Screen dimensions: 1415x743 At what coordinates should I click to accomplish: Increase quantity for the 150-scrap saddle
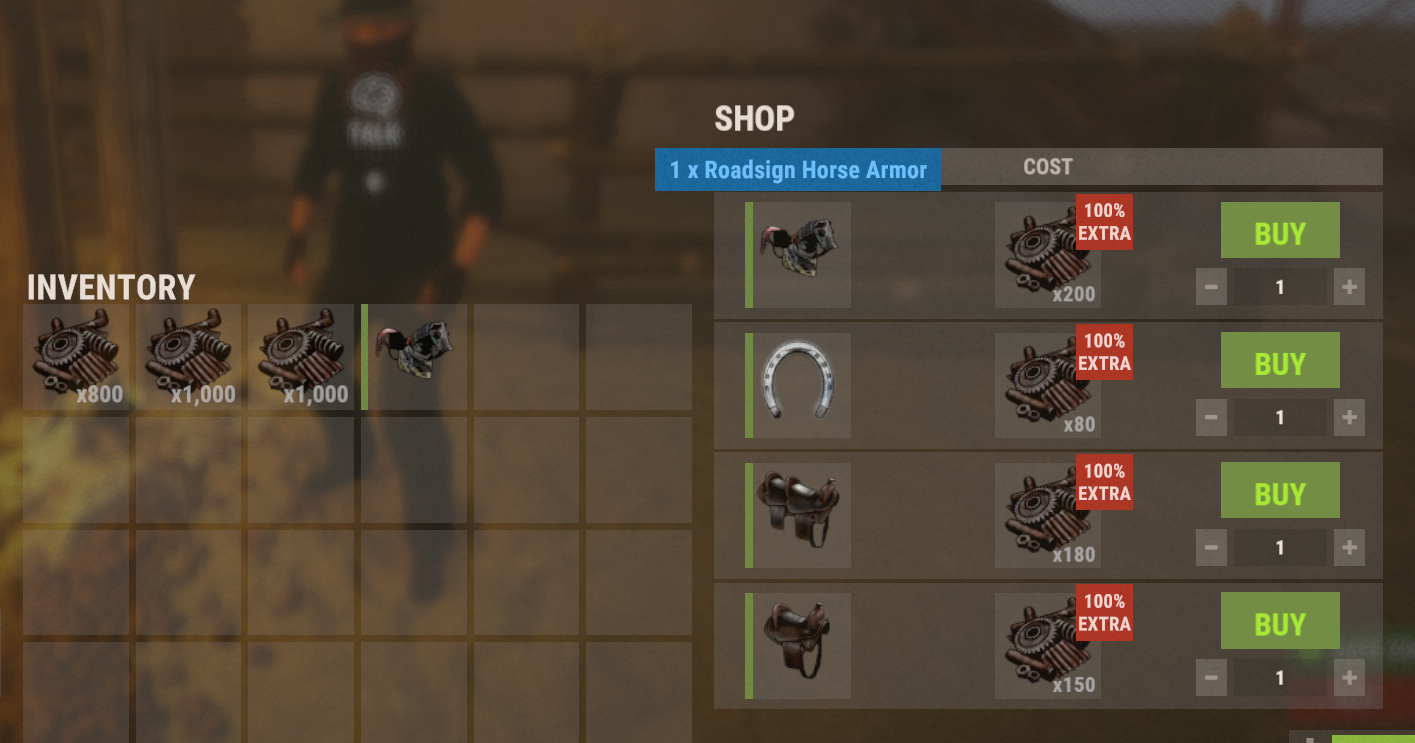click(1348, 678)
